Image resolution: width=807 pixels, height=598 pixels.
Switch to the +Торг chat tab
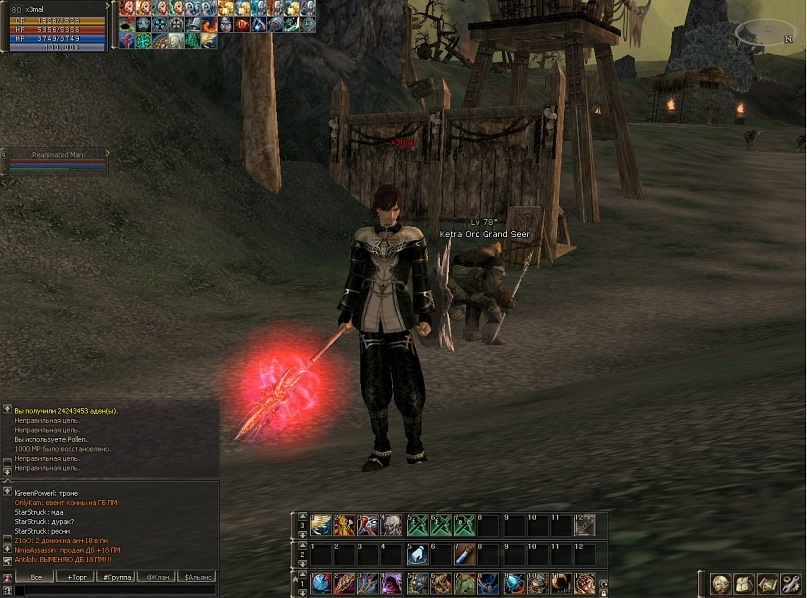pyautogui.click(x=76, y=578)
